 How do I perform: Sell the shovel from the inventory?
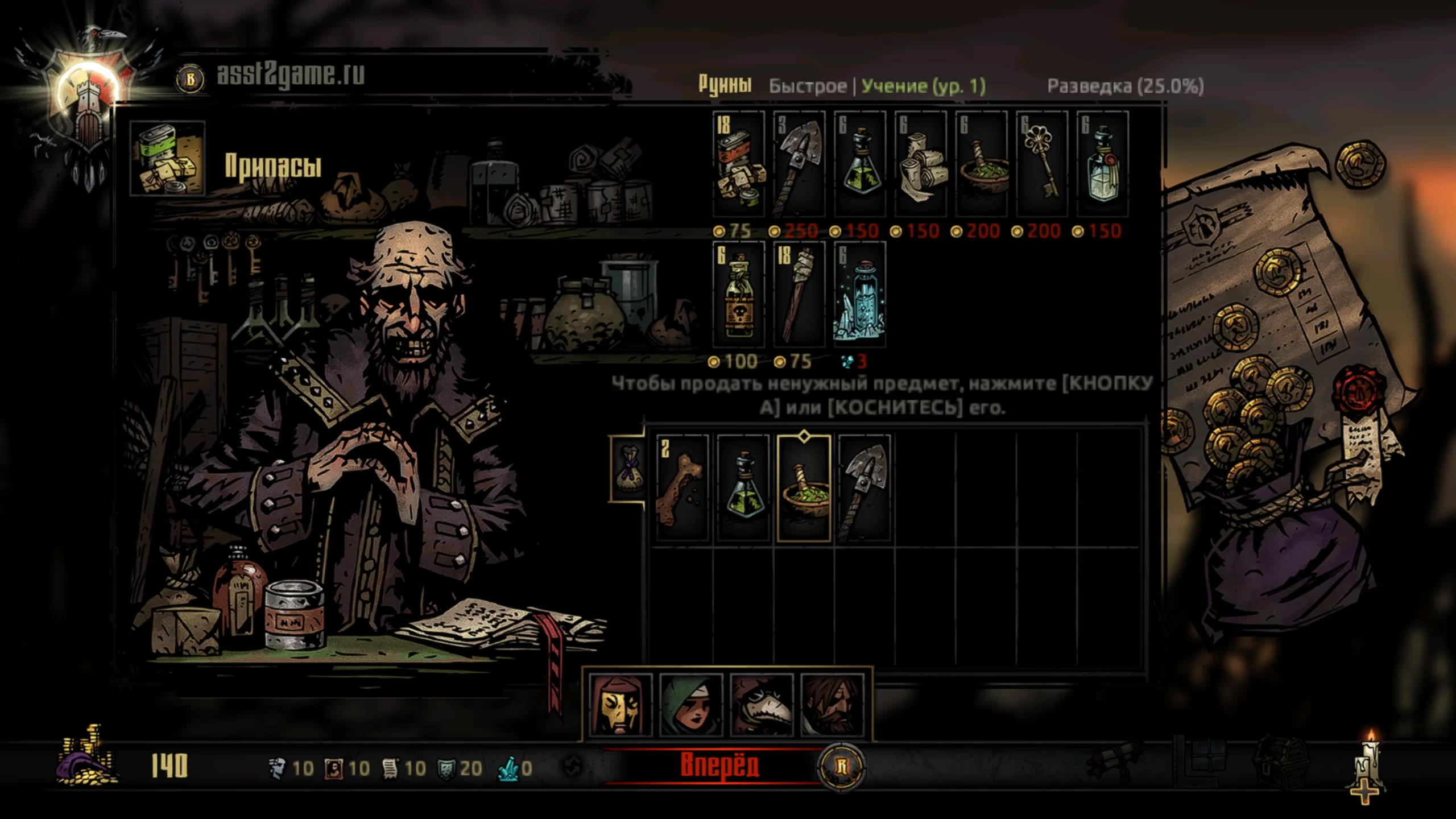[864, 487]
